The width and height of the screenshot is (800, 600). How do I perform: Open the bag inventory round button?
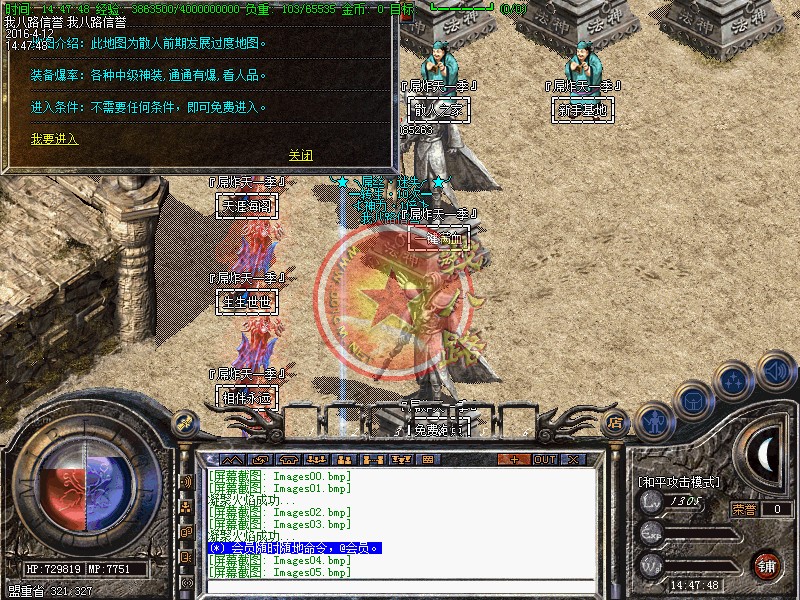click(x=693, y=397)
